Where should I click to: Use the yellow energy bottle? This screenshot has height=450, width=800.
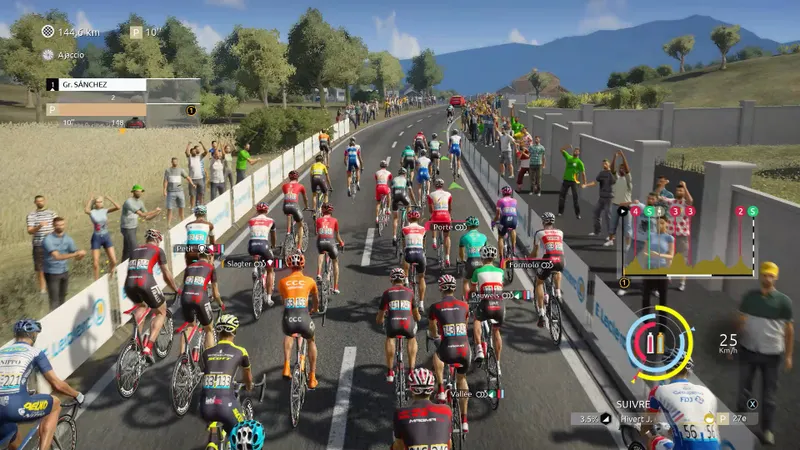coord(661,343)
